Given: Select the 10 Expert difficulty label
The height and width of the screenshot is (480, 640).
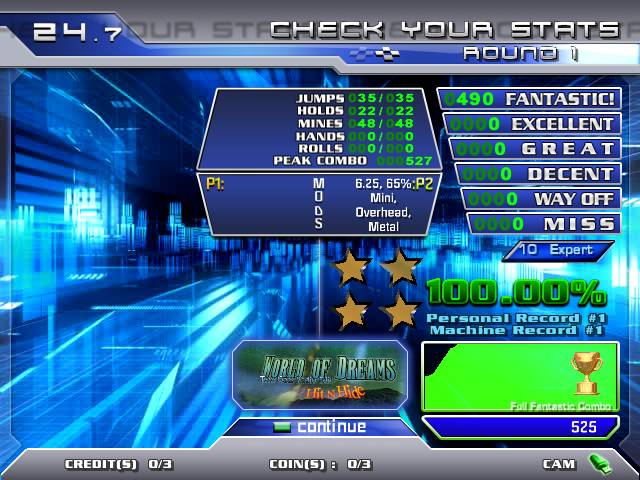Looking at the screenshot, I should (559, 250).
